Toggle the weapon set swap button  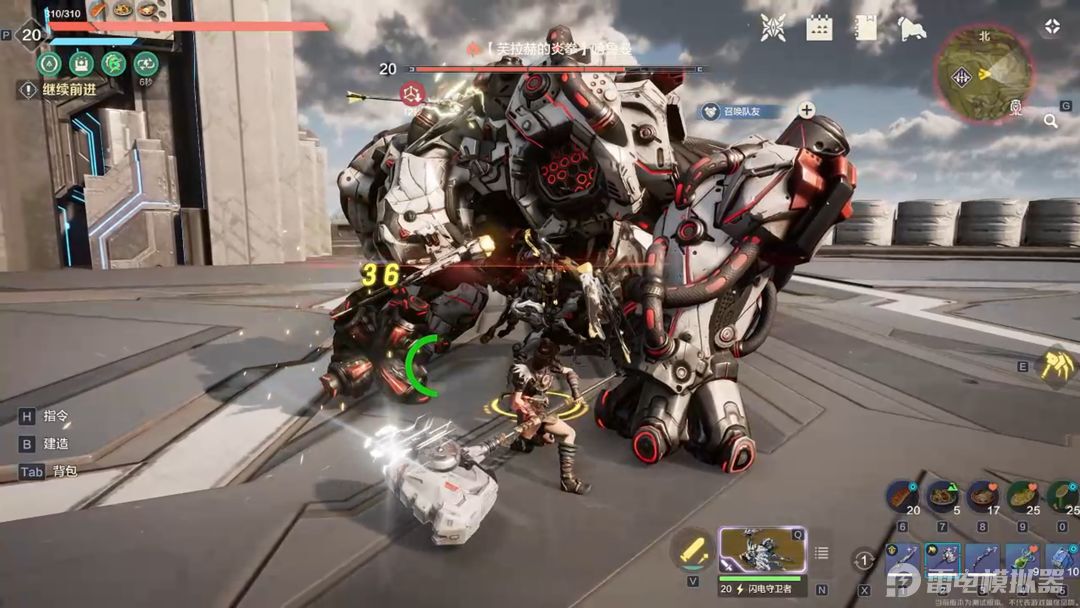tap(865, 561)
